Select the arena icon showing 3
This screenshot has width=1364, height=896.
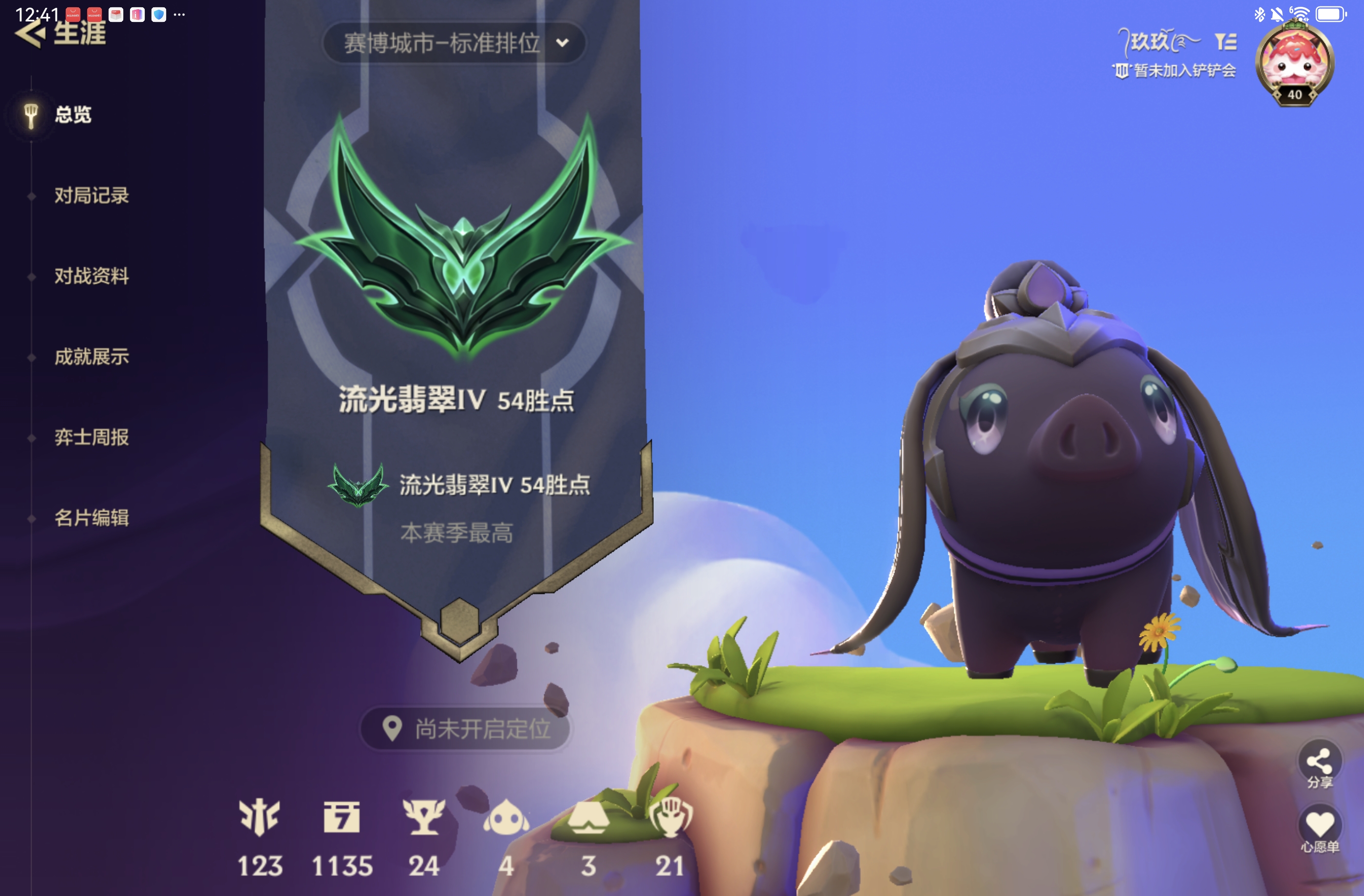[588, 818]
